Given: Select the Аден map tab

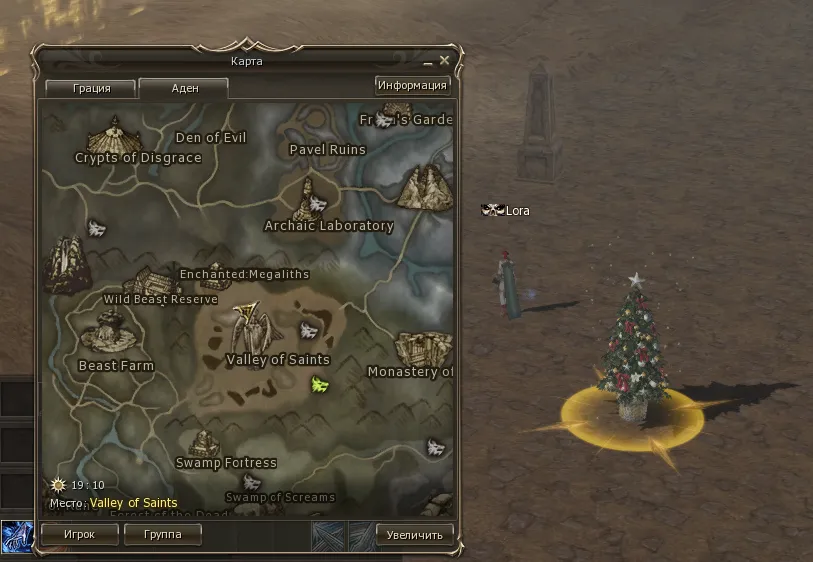Looking at the screenshot, I should 184,88.
